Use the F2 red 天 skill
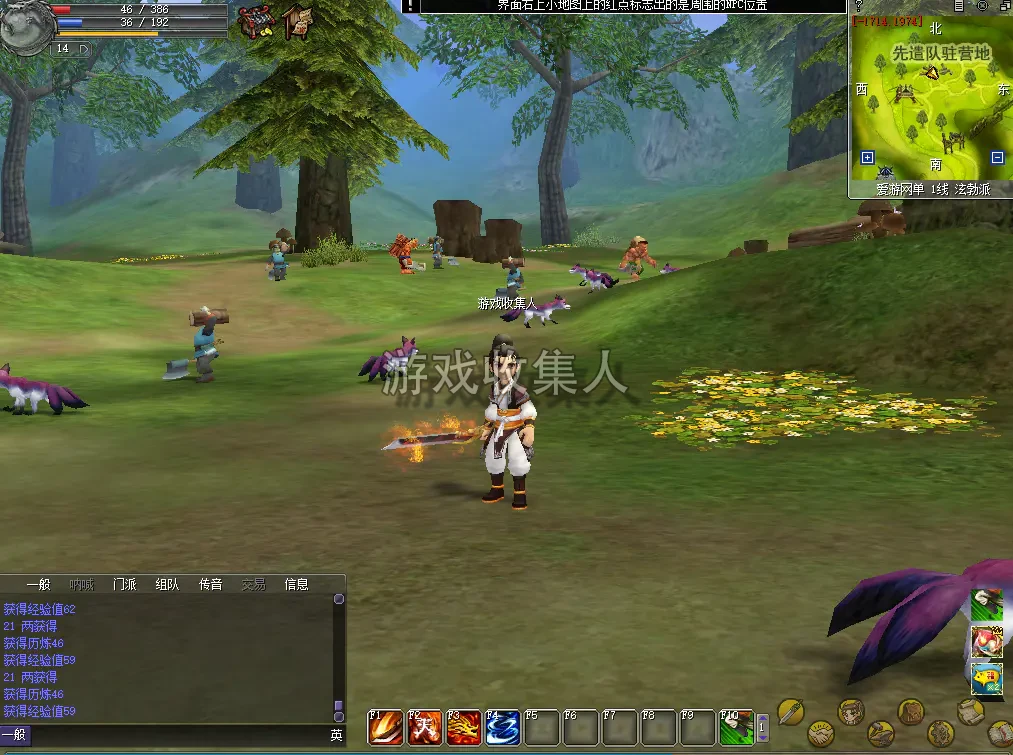1013x755 pixels. (424, 728)
